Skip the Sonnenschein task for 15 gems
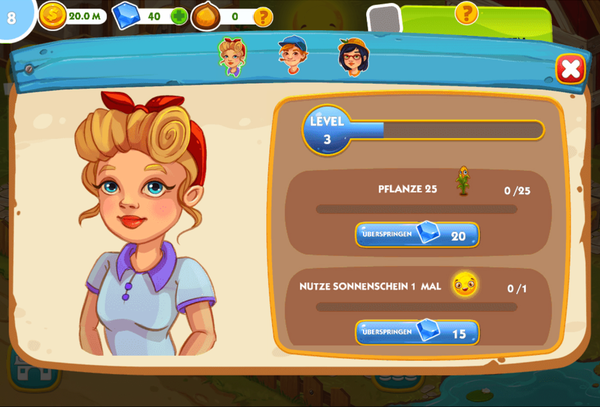 (x=417, y=332)
